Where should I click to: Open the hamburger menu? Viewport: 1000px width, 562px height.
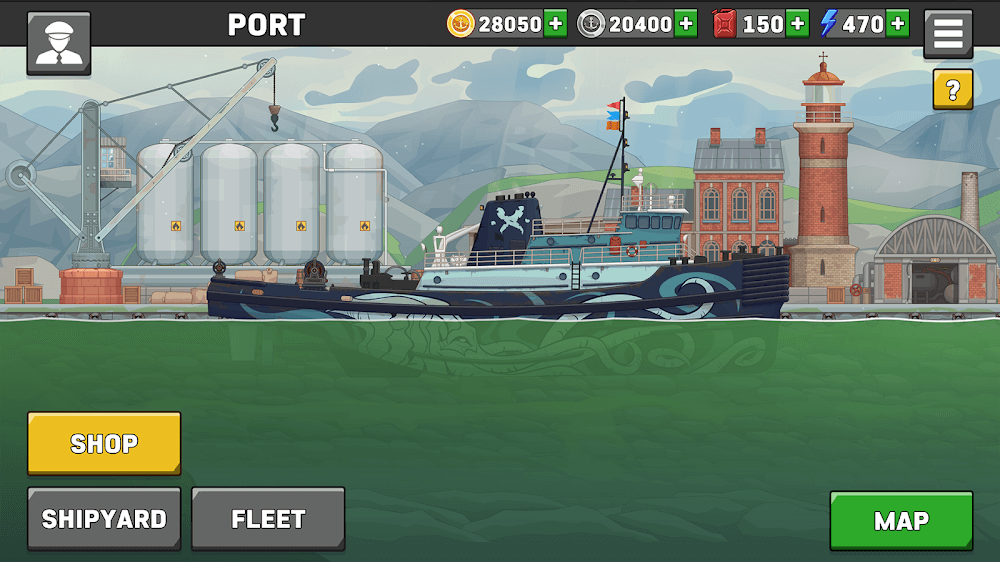pos(947,35)
